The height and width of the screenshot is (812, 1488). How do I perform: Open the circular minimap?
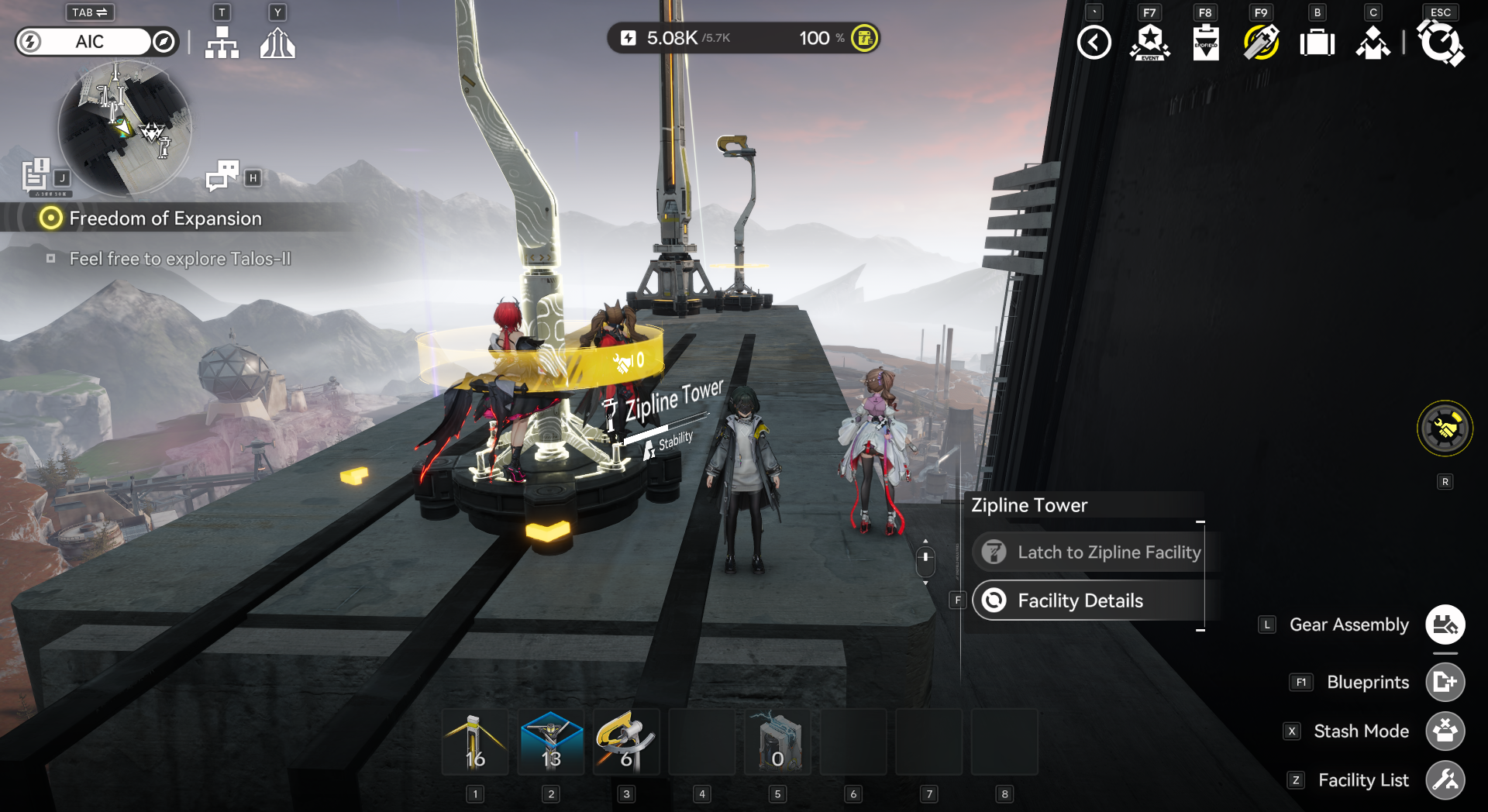[x=124, y=128]
